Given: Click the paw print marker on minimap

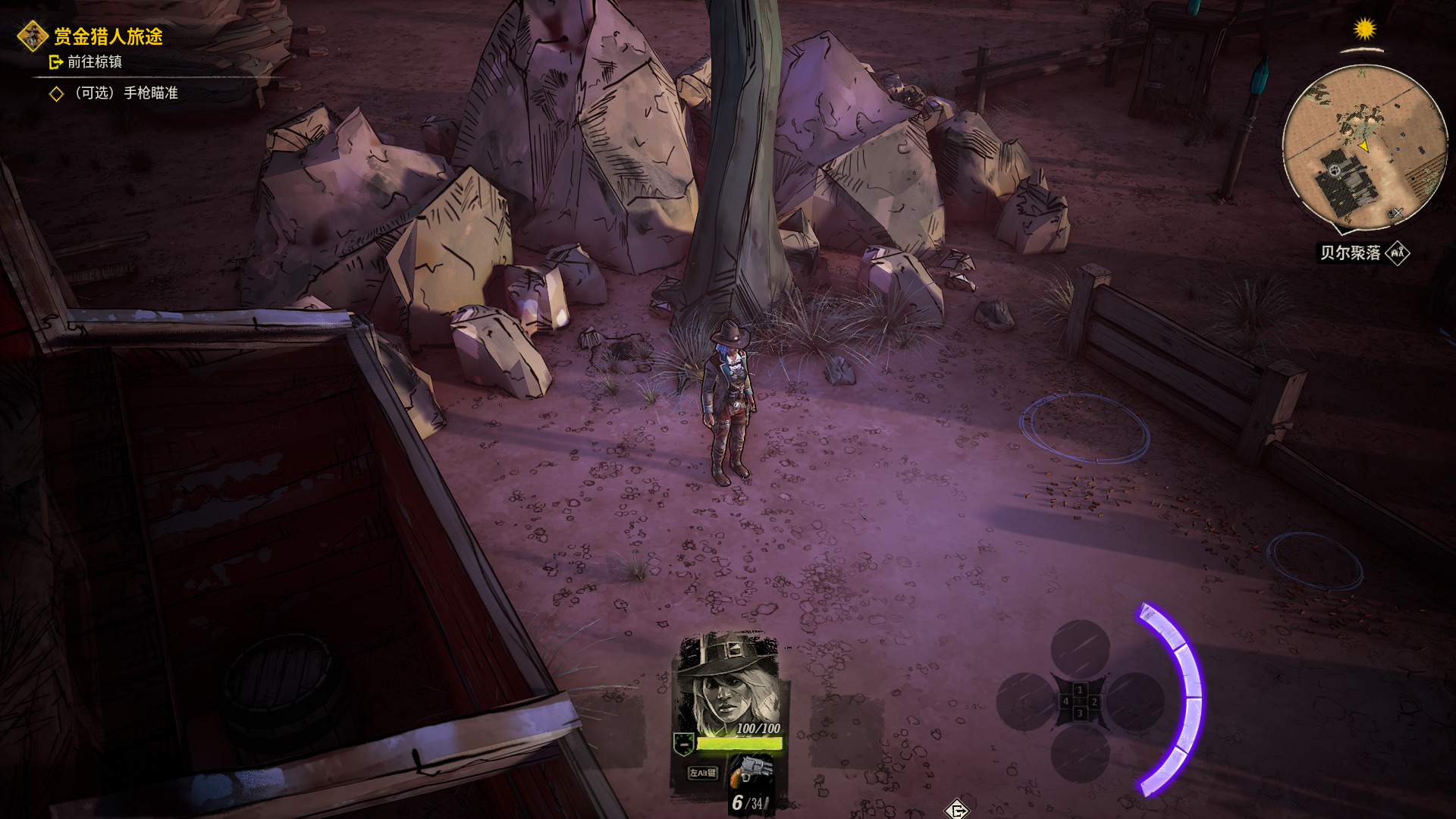Looking at the screenshot, I should click(x=1335, y=171).
